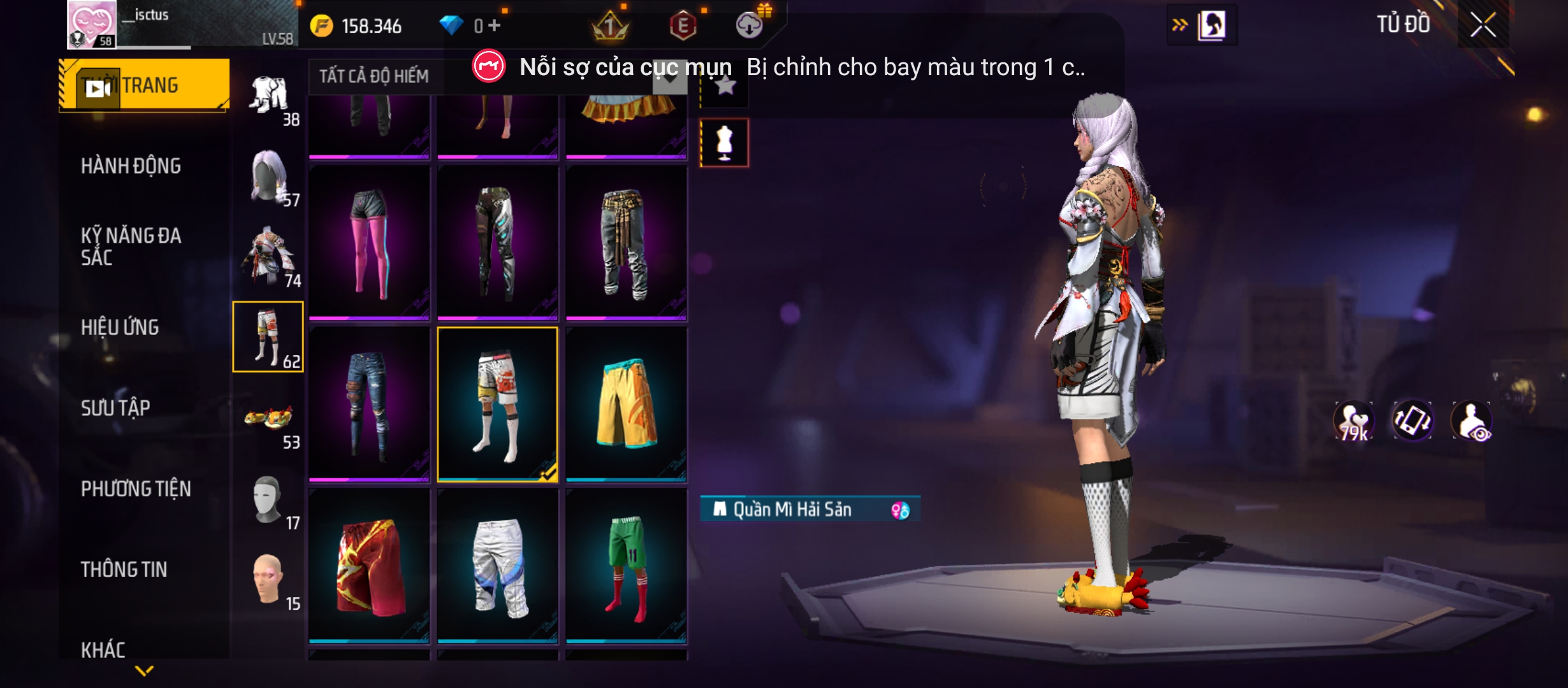Switch to Kỹ Năng Đa Sắc section

tap(131, 247)
